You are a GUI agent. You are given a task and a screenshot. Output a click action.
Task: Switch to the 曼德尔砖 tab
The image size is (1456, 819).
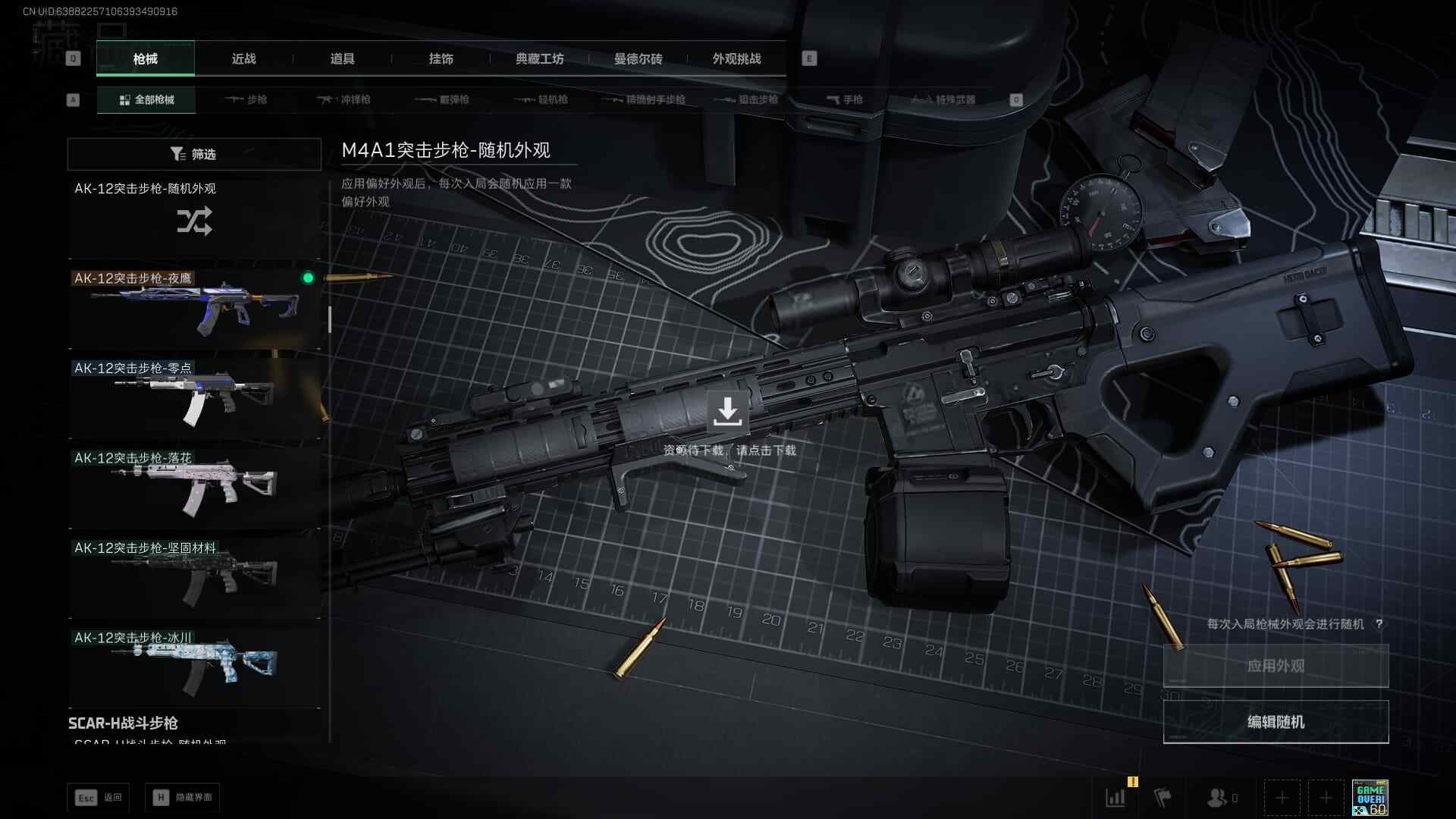pyautogui.click(x=638, y=58)
